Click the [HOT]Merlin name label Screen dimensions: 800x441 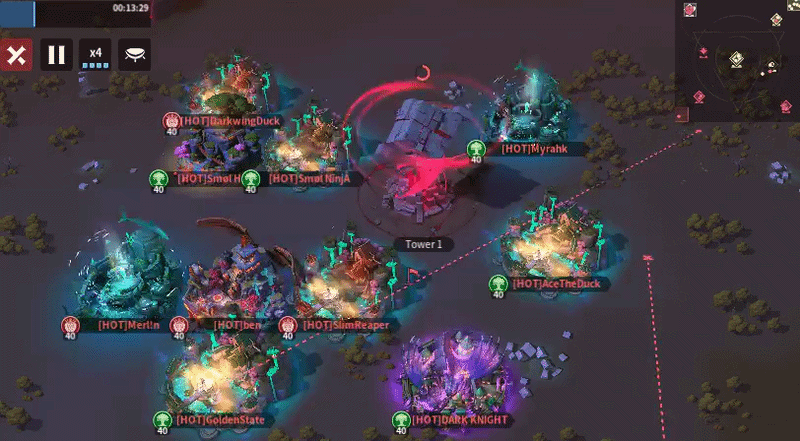[129, 325]
